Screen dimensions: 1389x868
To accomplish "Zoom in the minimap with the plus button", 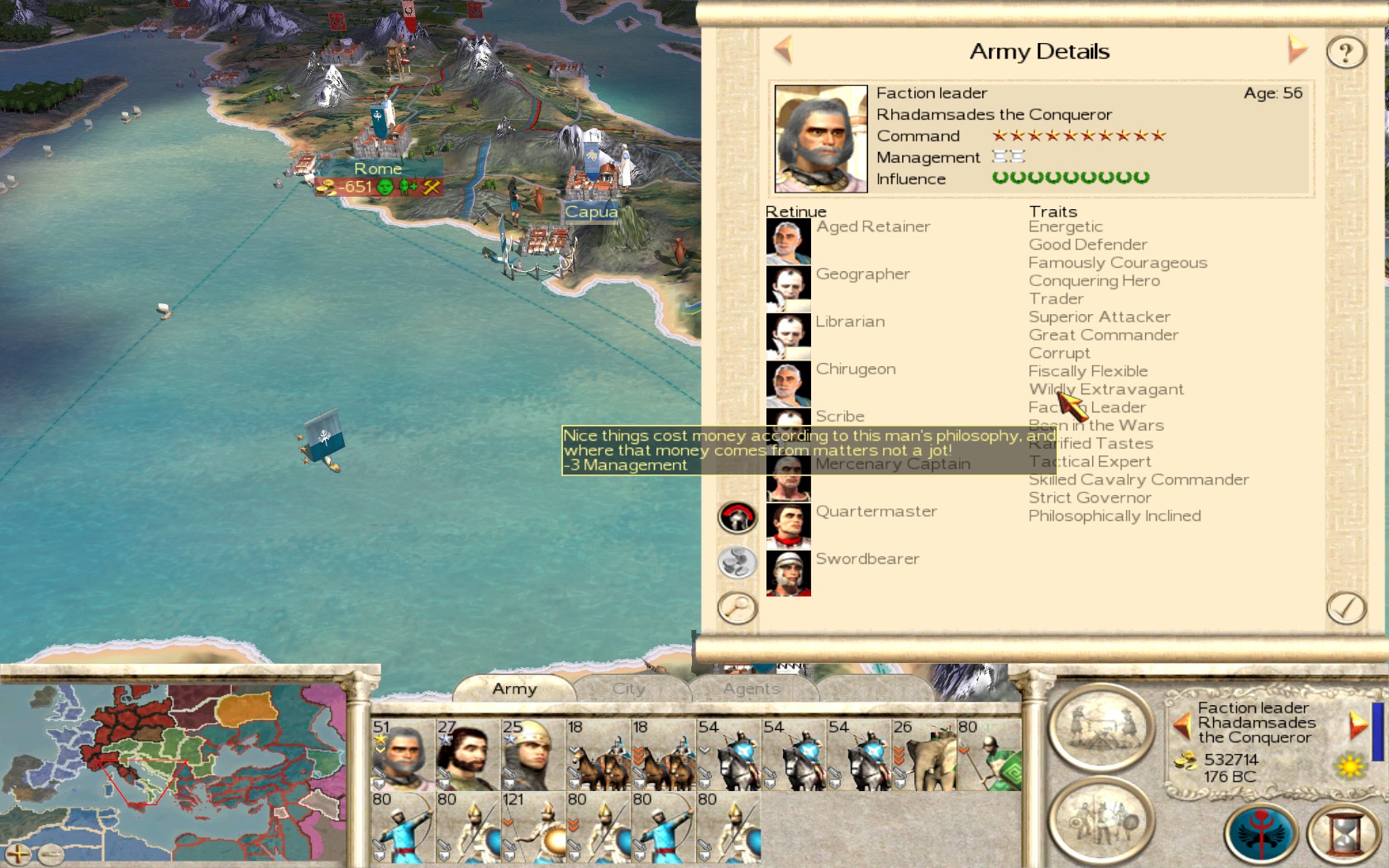I will (17, 853).
